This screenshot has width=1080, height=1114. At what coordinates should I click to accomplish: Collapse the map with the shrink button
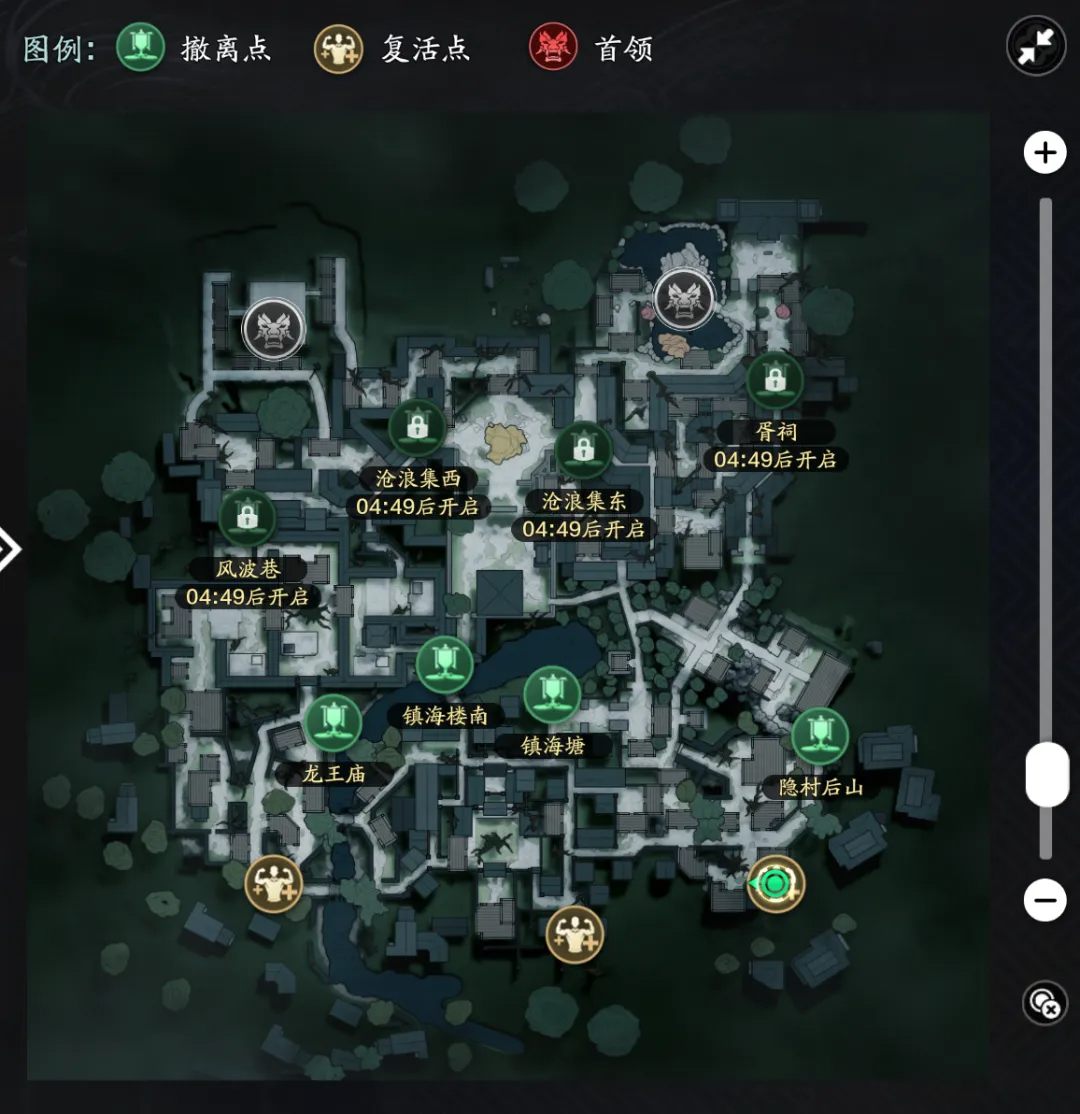[1035, 46]
